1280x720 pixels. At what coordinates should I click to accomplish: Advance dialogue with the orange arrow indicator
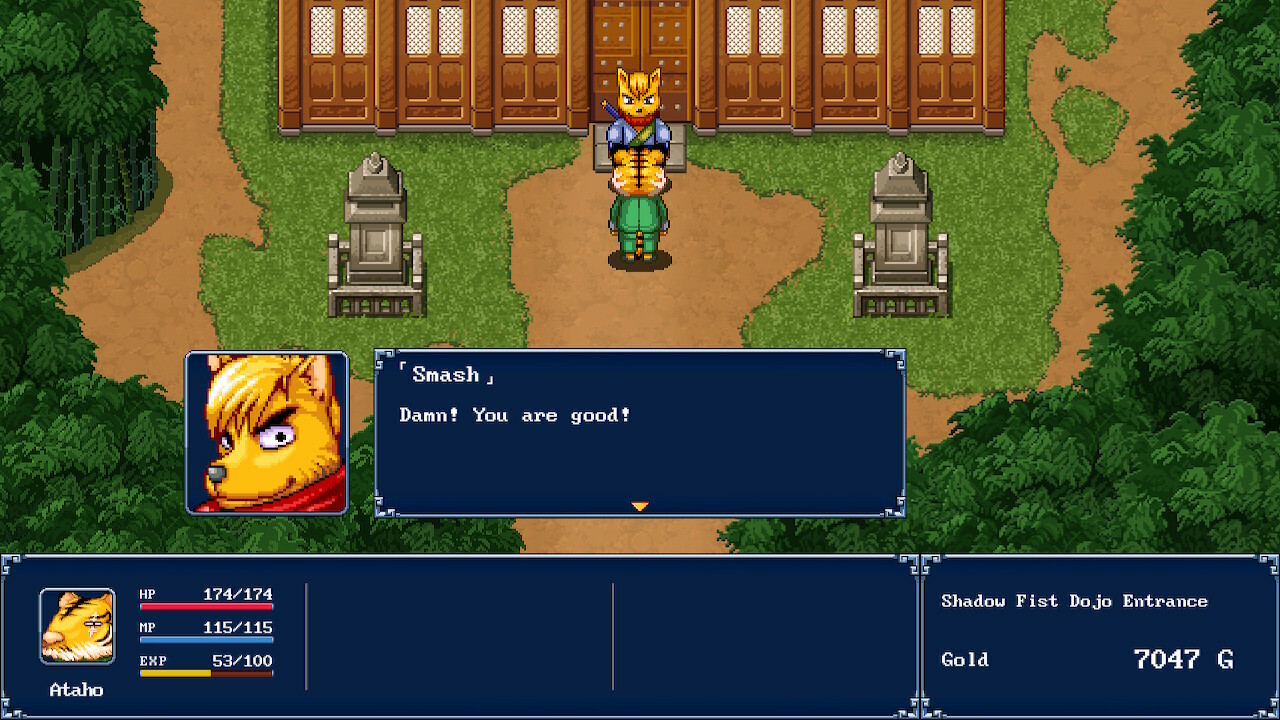640,507
